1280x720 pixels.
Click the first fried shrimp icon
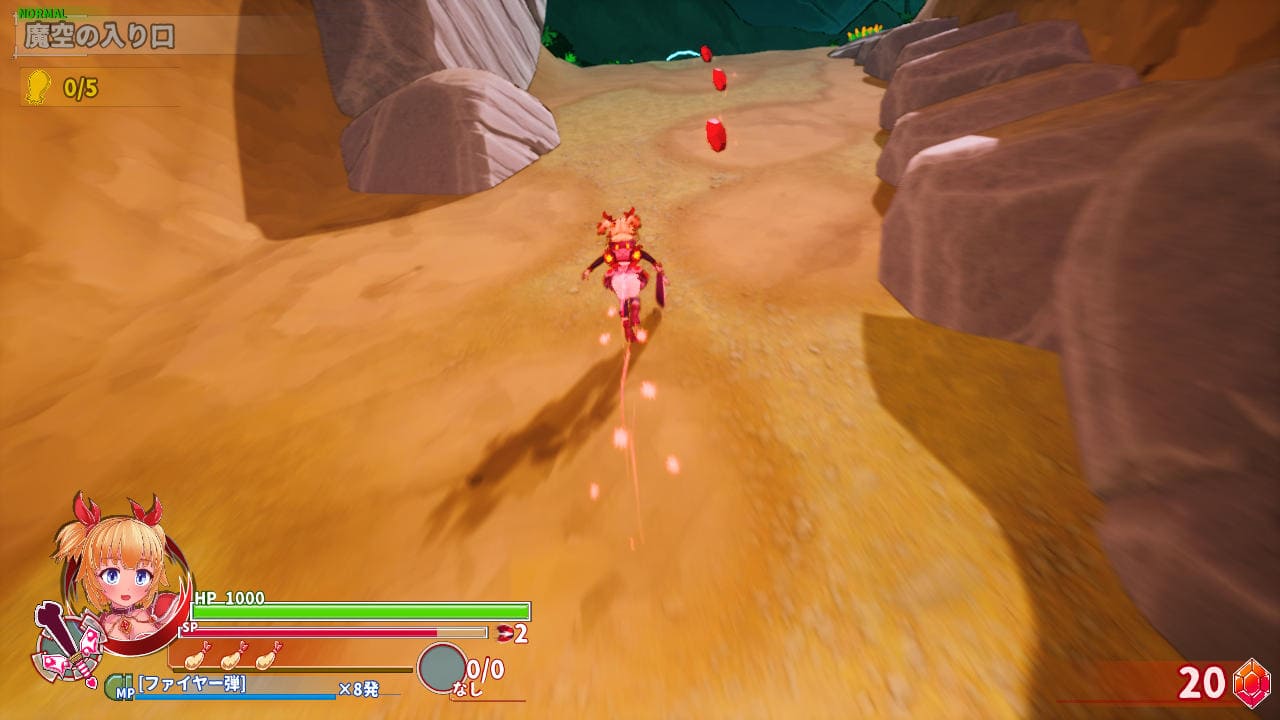click(198, 656)
